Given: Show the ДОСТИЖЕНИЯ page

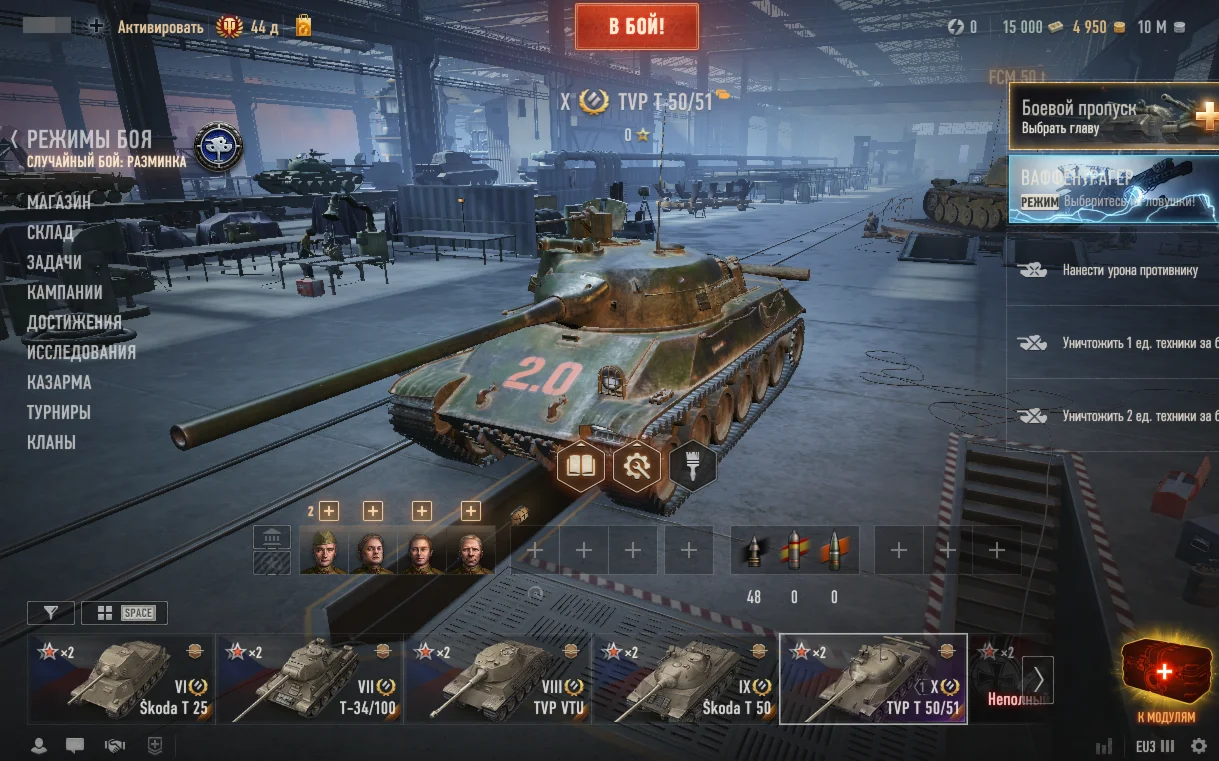Looking at the screenshot, I should point(74,322).
